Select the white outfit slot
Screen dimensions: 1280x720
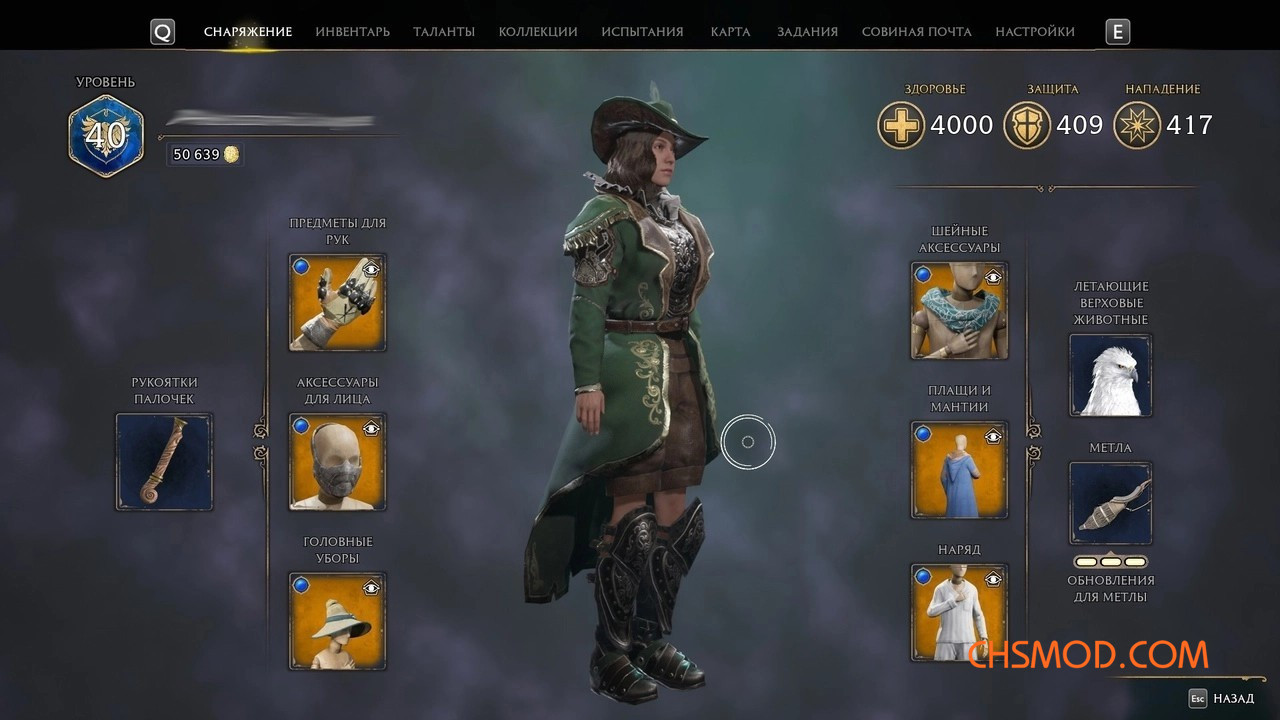959,612
